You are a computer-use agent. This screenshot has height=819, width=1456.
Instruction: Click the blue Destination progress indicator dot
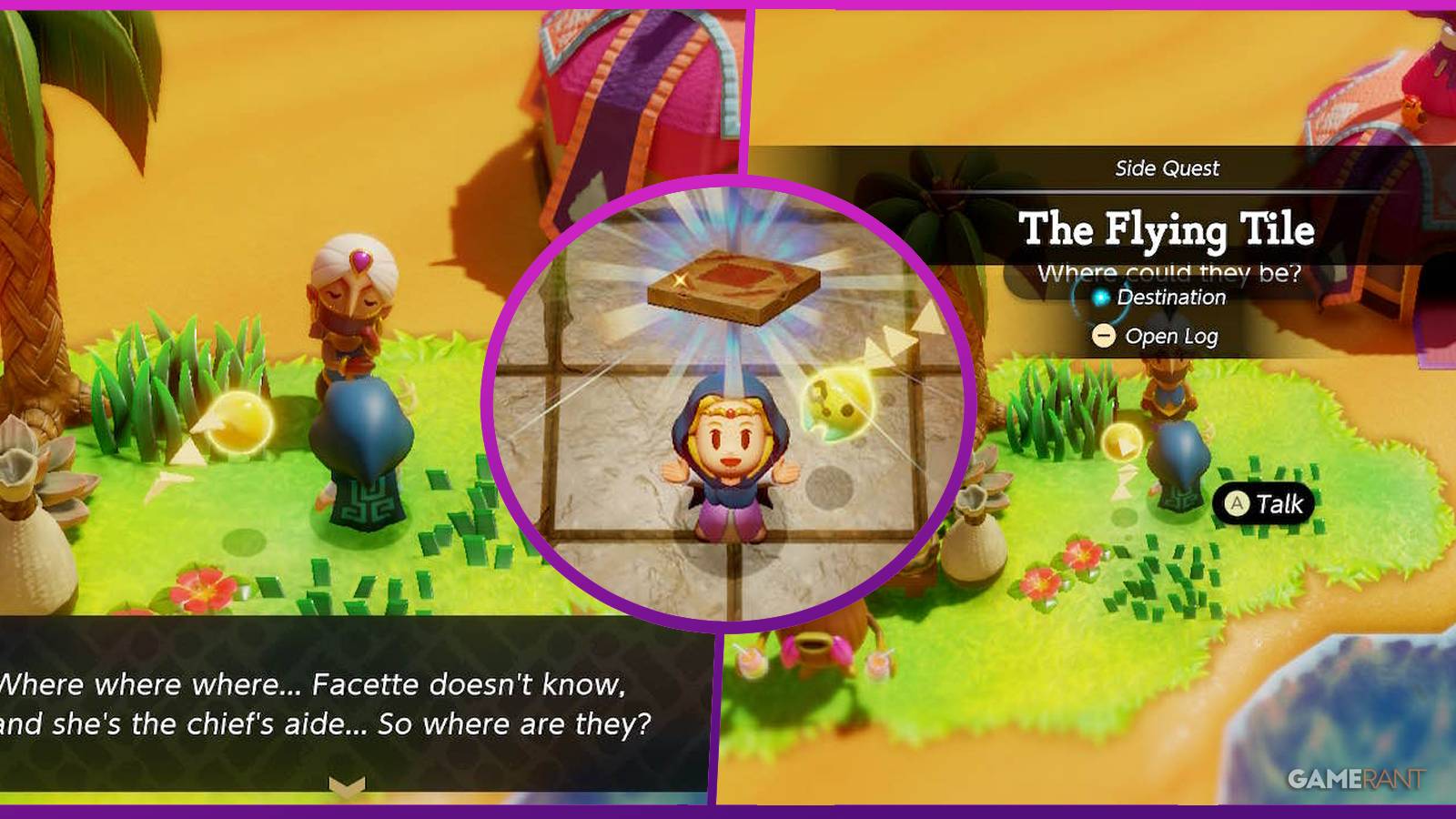(x=1102, y=298)
